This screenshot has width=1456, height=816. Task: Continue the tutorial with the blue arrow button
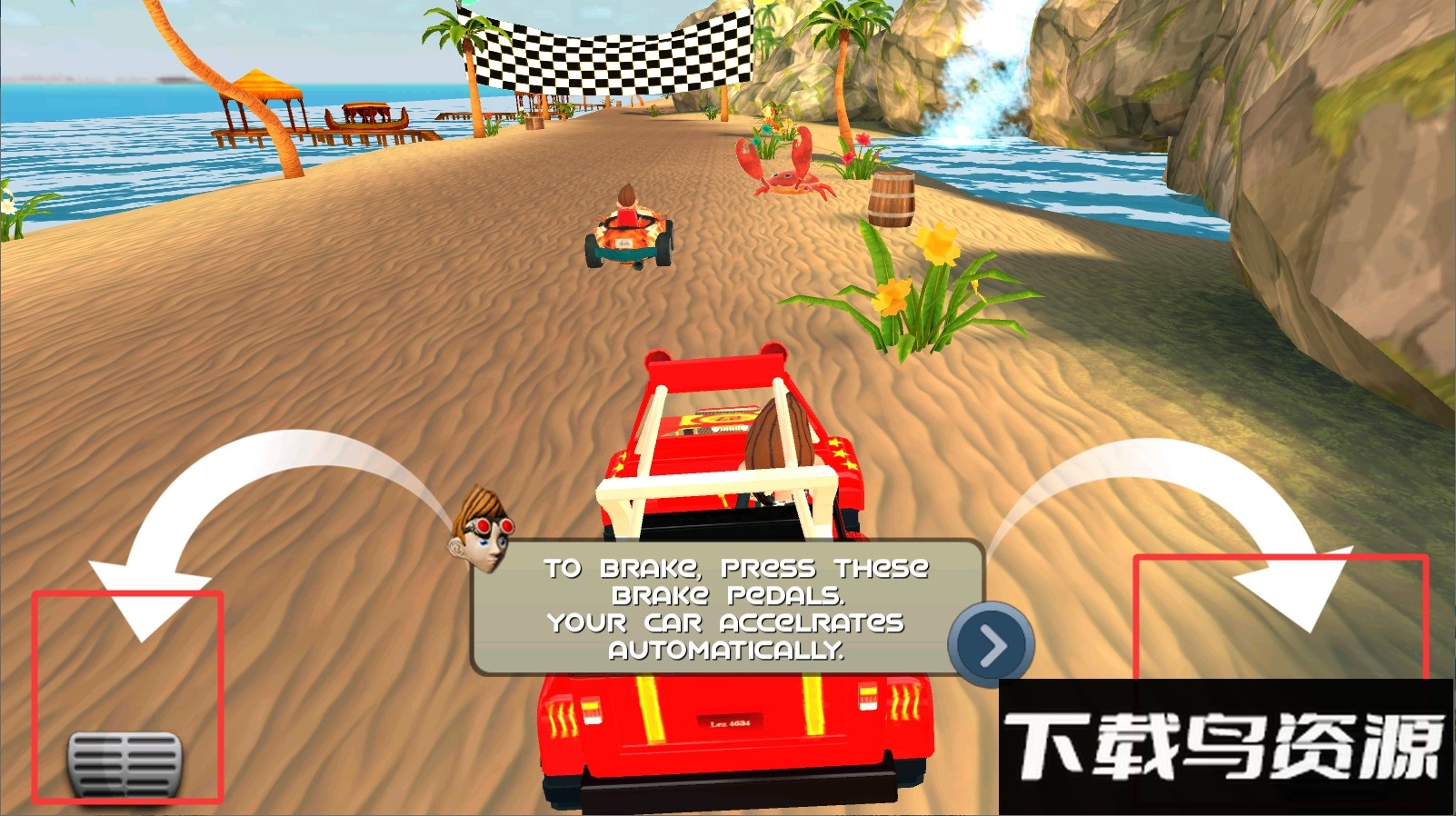coord(991,644)
